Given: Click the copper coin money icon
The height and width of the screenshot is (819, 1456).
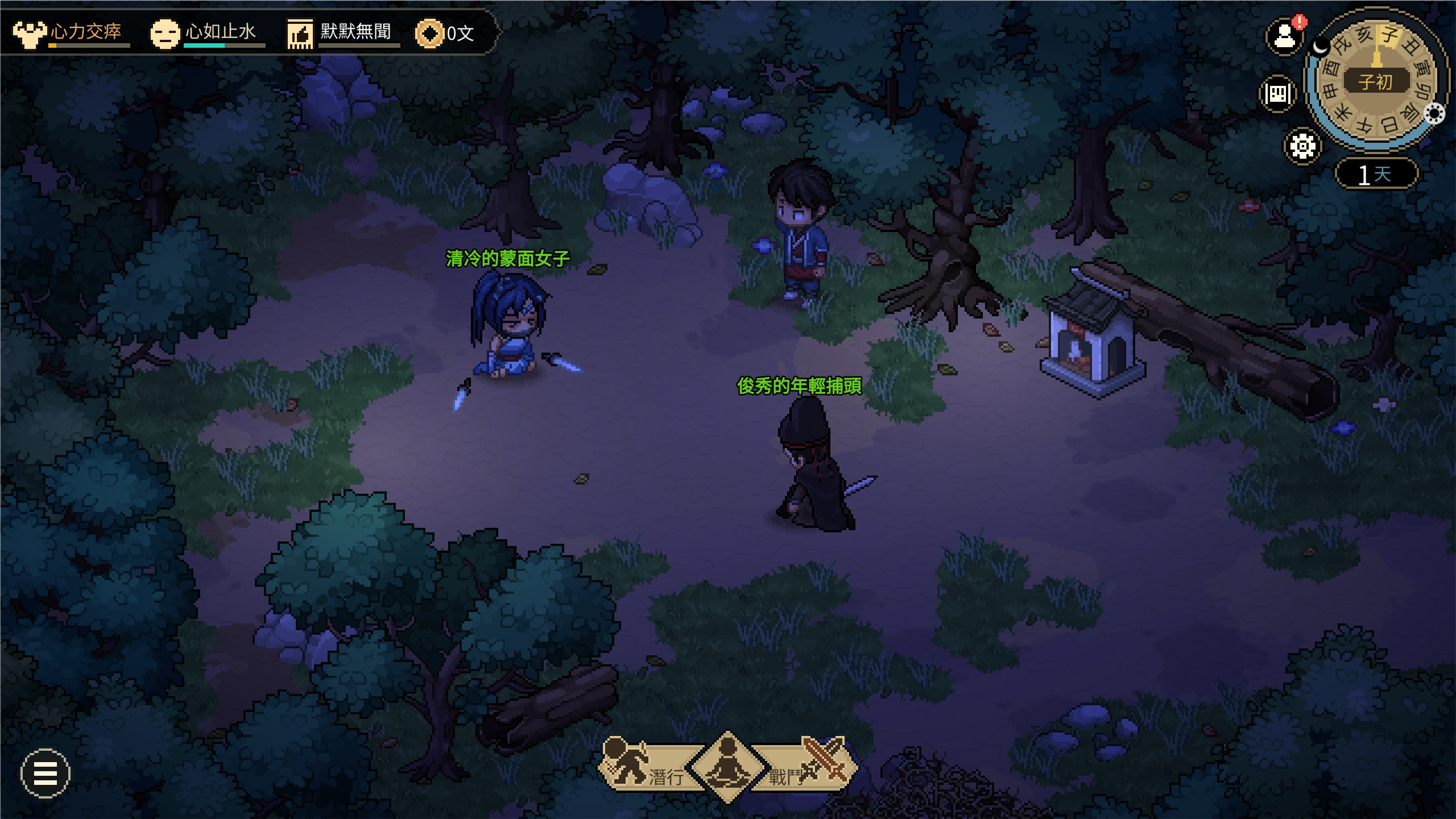Looking at the screenshot, I should [429, 34].
